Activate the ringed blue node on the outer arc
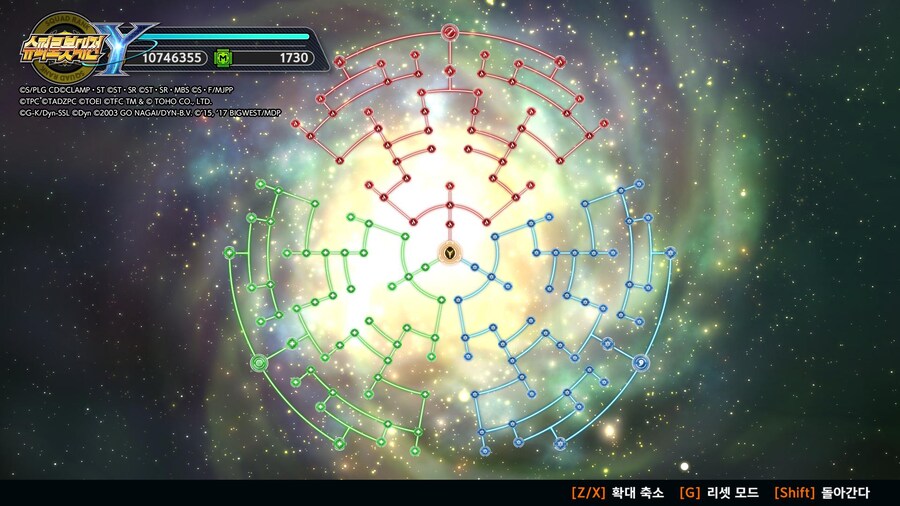The height and width of the screenshot is (506, 900). click(x=641, y=362)
